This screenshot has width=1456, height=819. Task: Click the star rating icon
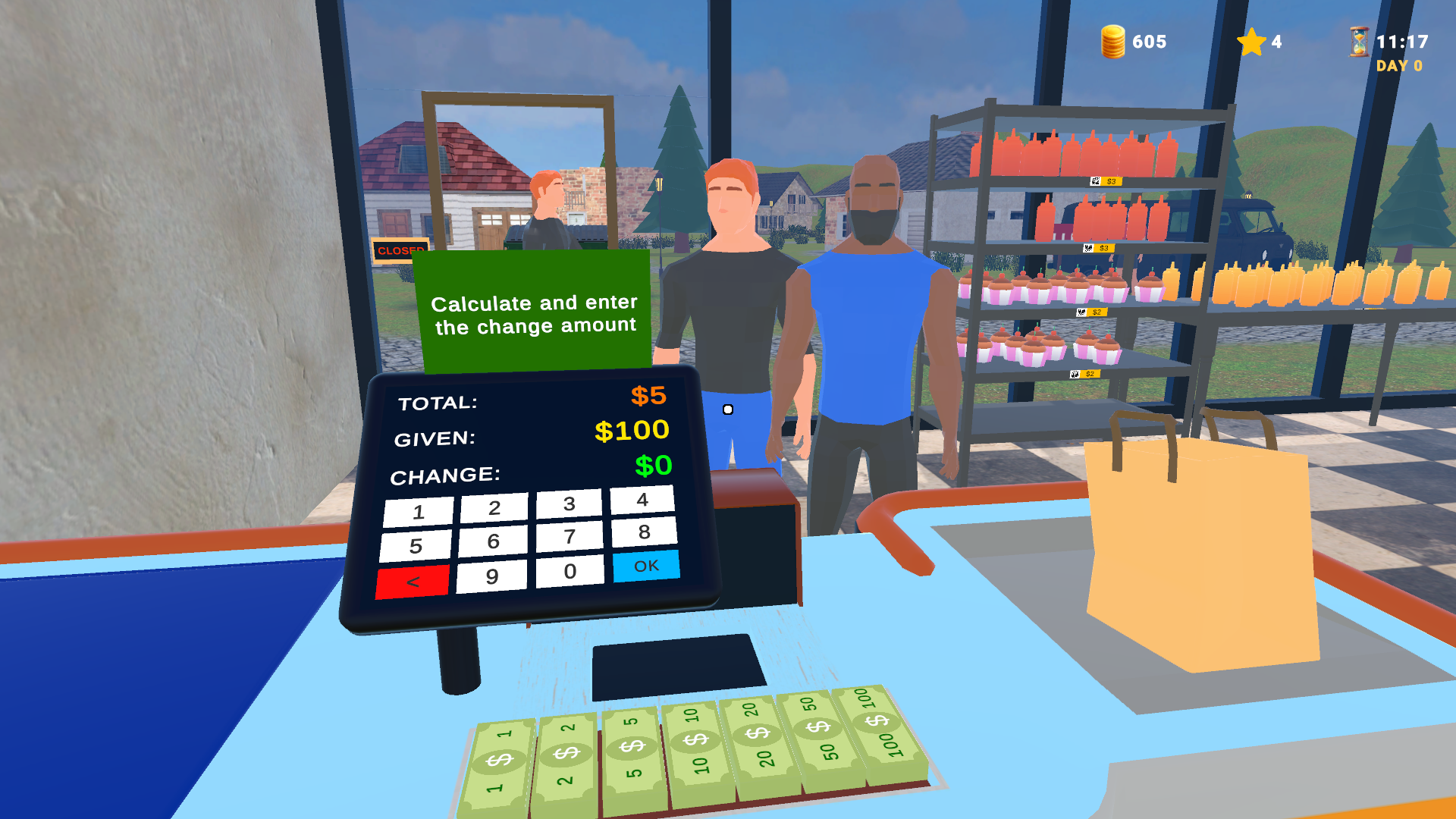coord(1252,42)
